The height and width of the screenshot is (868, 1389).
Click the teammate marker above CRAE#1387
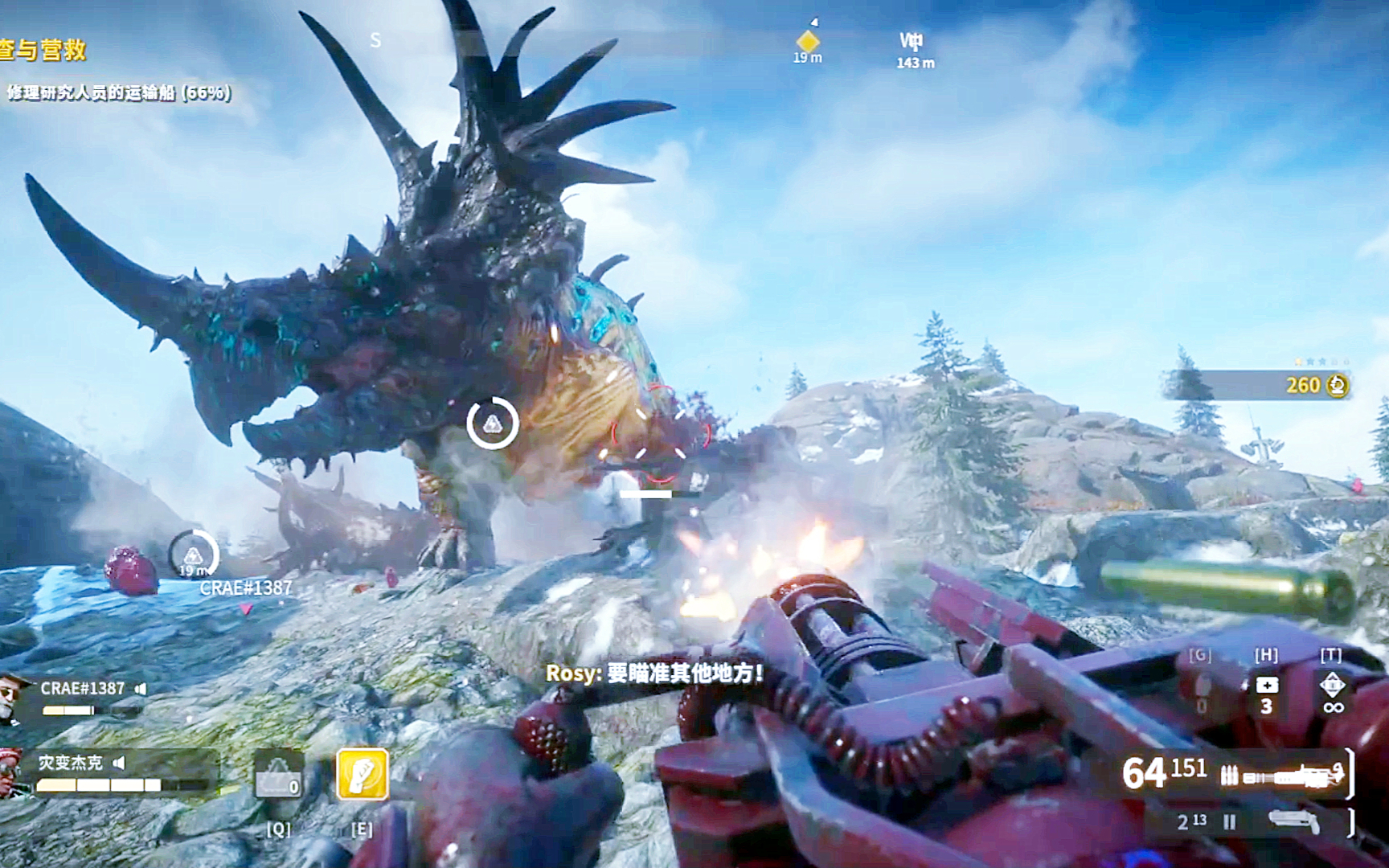click(x=193, y=554)
